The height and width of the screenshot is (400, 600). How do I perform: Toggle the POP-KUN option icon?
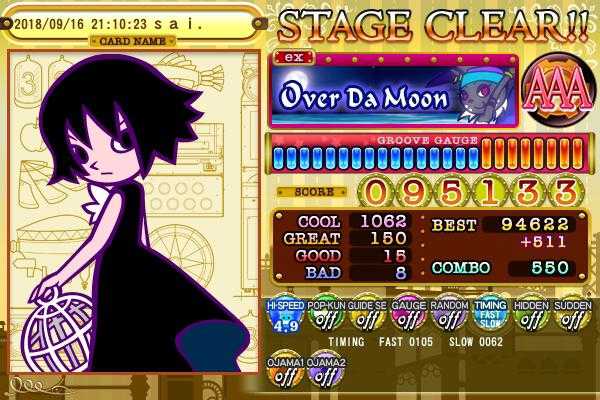(326, 316)
